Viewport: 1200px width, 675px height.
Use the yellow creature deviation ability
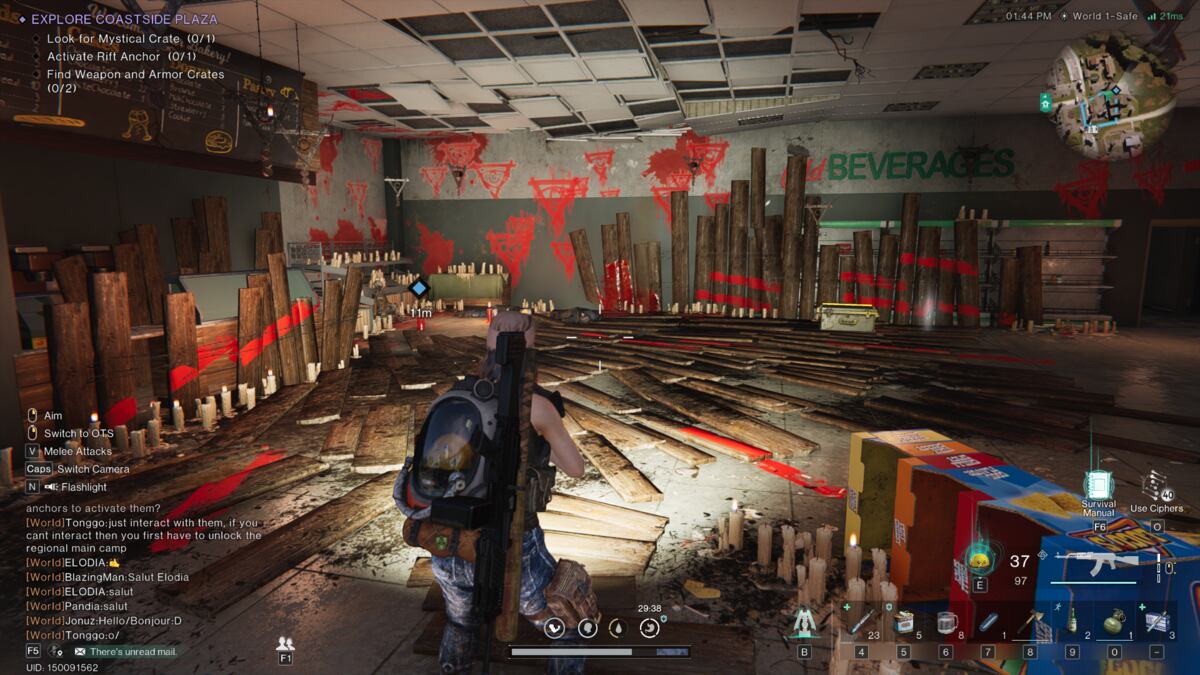point(979,559)
